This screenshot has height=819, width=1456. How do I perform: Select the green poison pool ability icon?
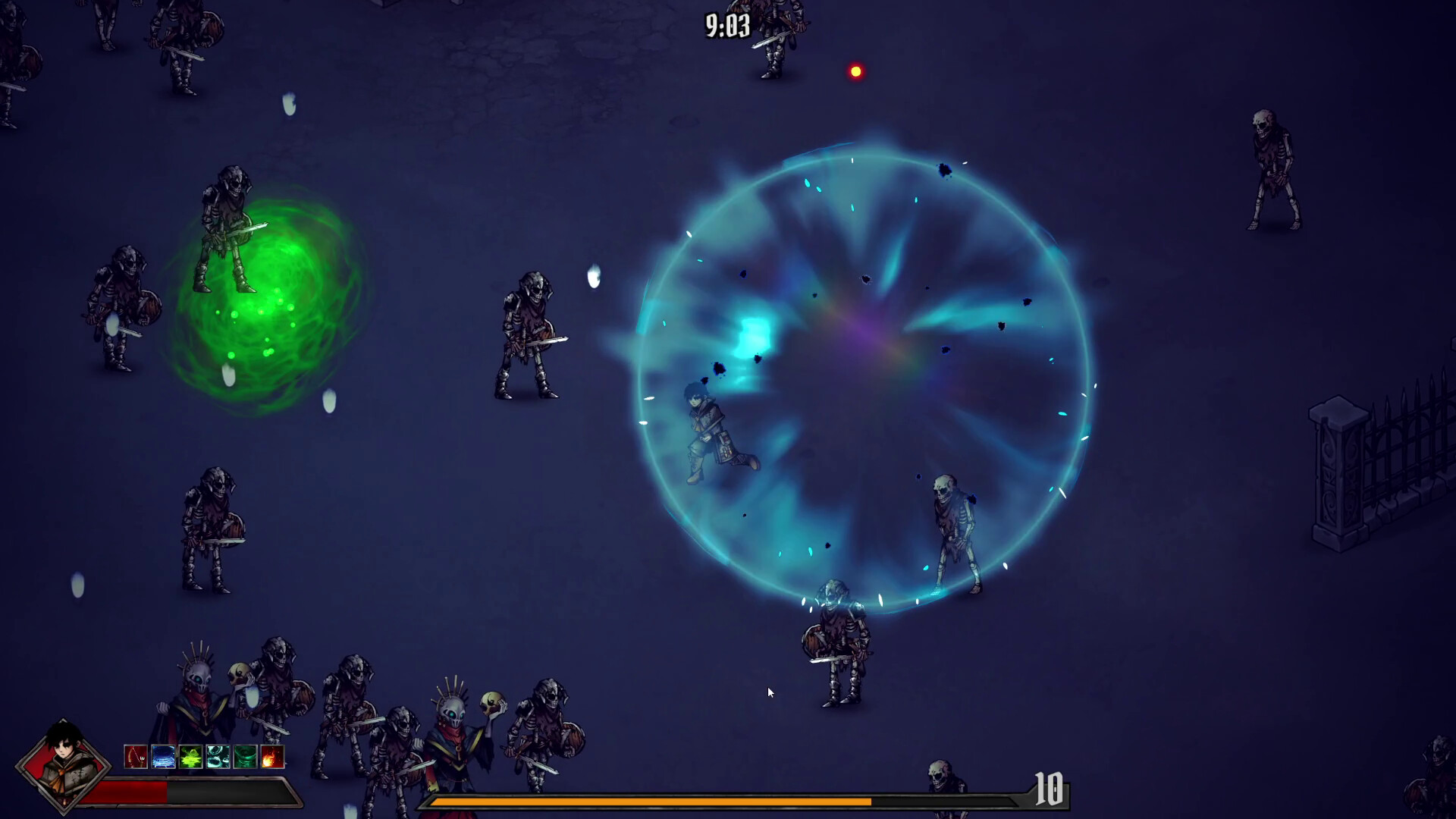click(x=190, y=757)
